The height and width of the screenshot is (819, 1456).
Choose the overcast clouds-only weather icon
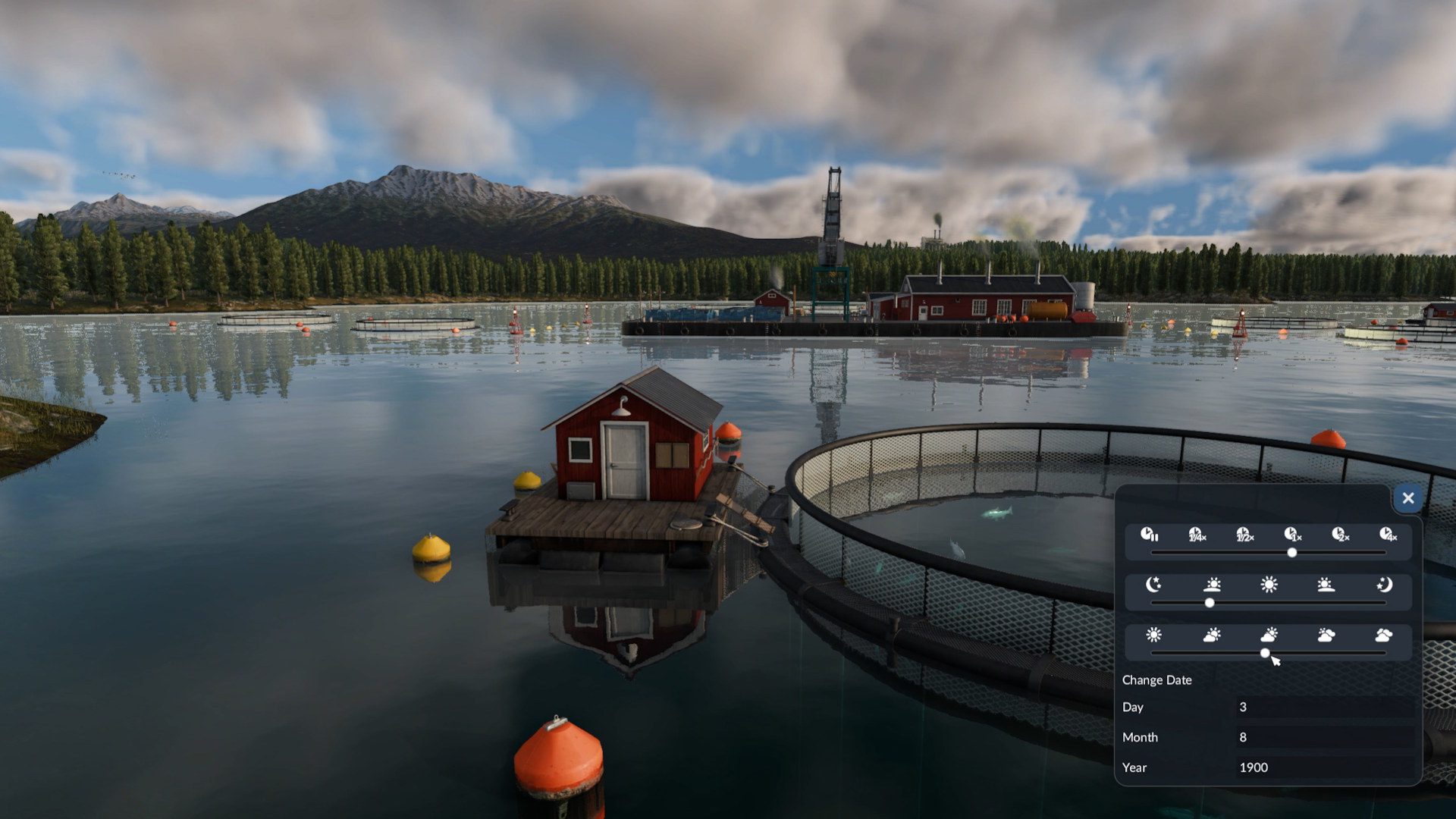[1383, 635]
